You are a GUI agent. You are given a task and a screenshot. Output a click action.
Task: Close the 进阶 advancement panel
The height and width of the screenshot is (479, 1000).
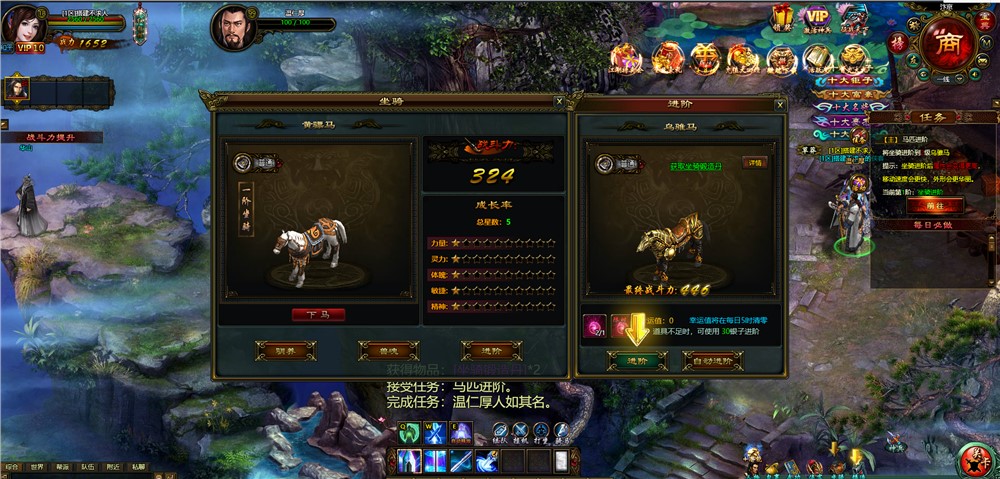pyautogui.click(x=780, y=104)
